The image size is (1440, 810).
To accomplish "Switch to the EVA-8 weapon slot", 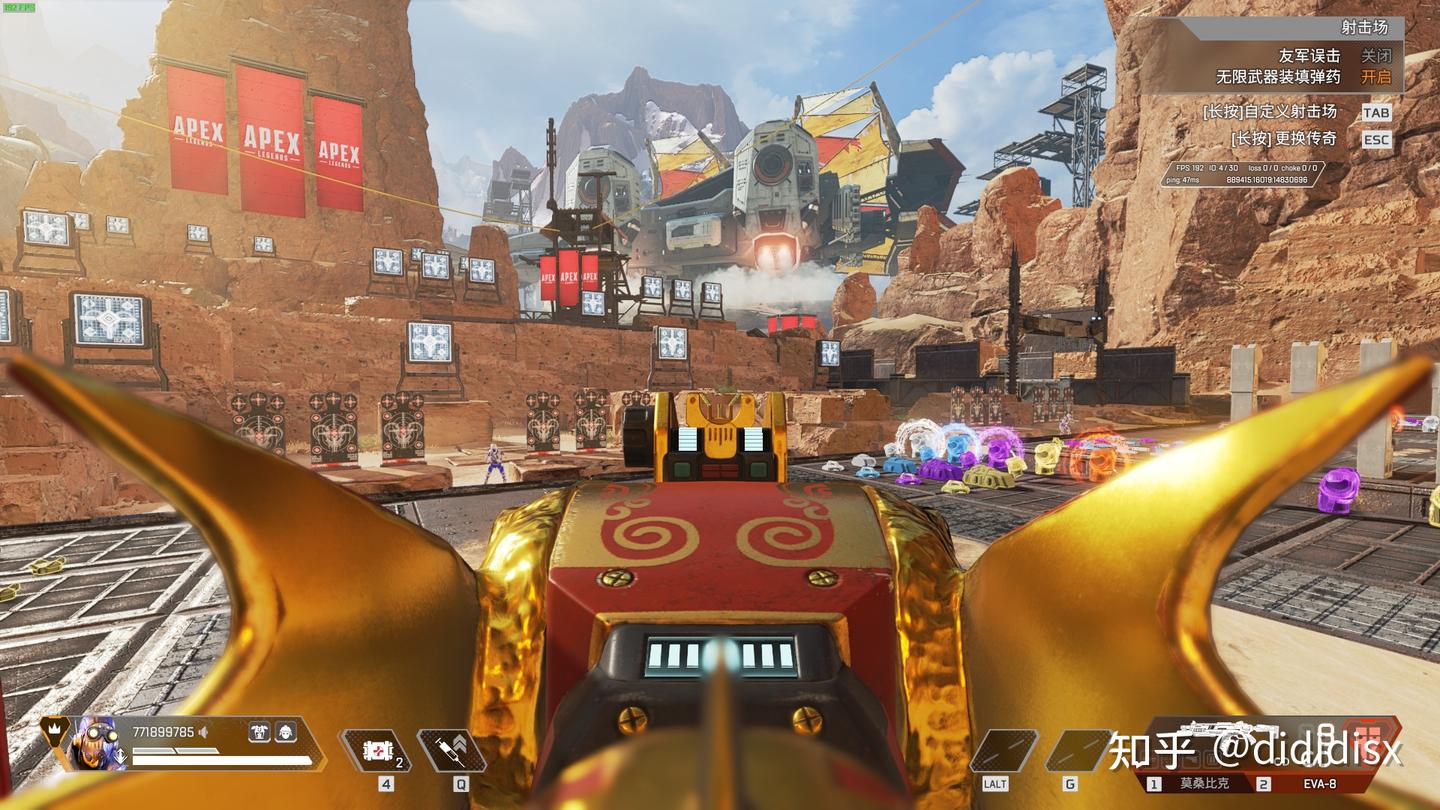I will (1317, 784).
